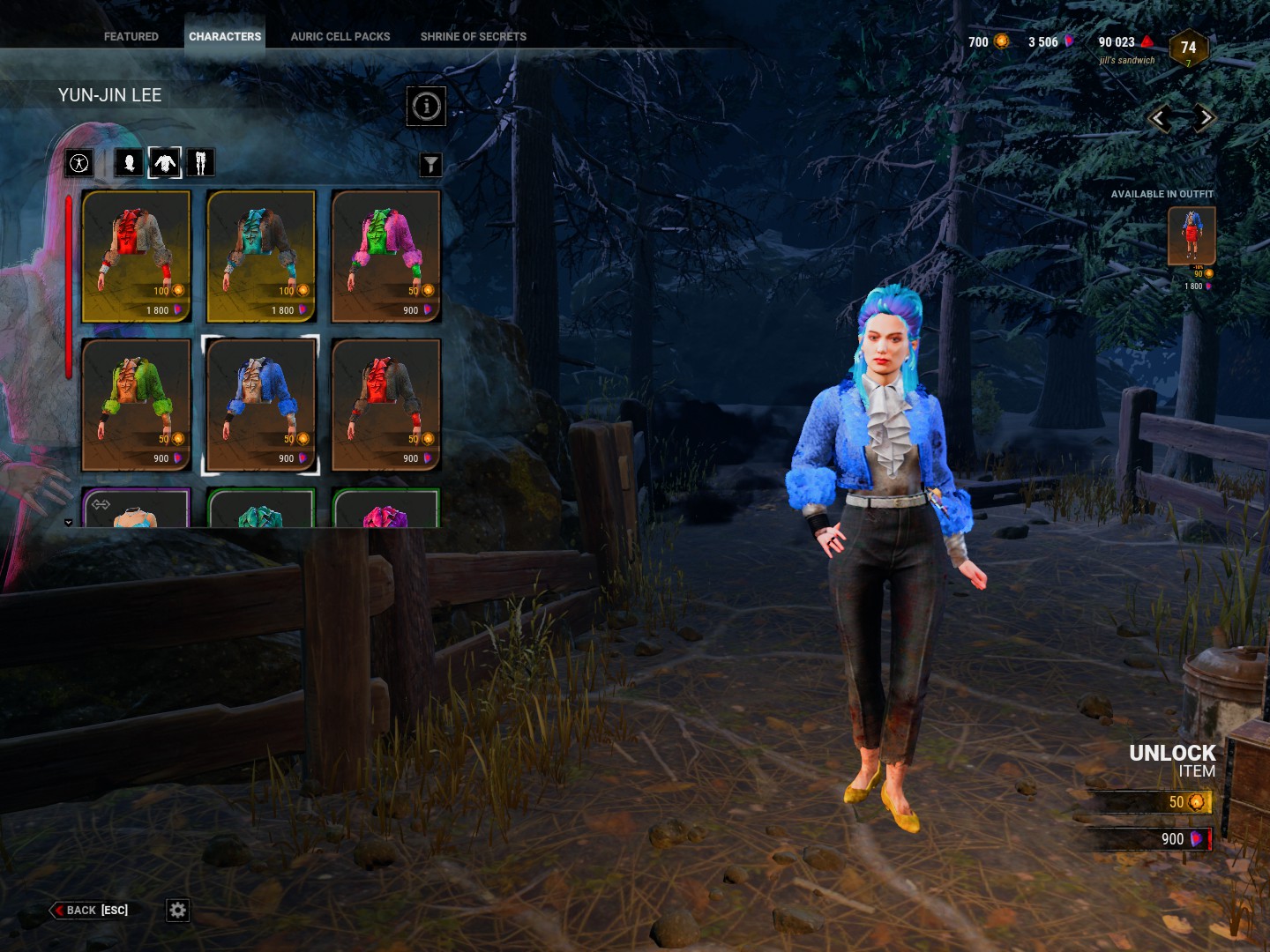Image resolution: width=1270 pixels, height=952 pixels.
Task: Open settings with the gear icon
Action: pos(177,910)
